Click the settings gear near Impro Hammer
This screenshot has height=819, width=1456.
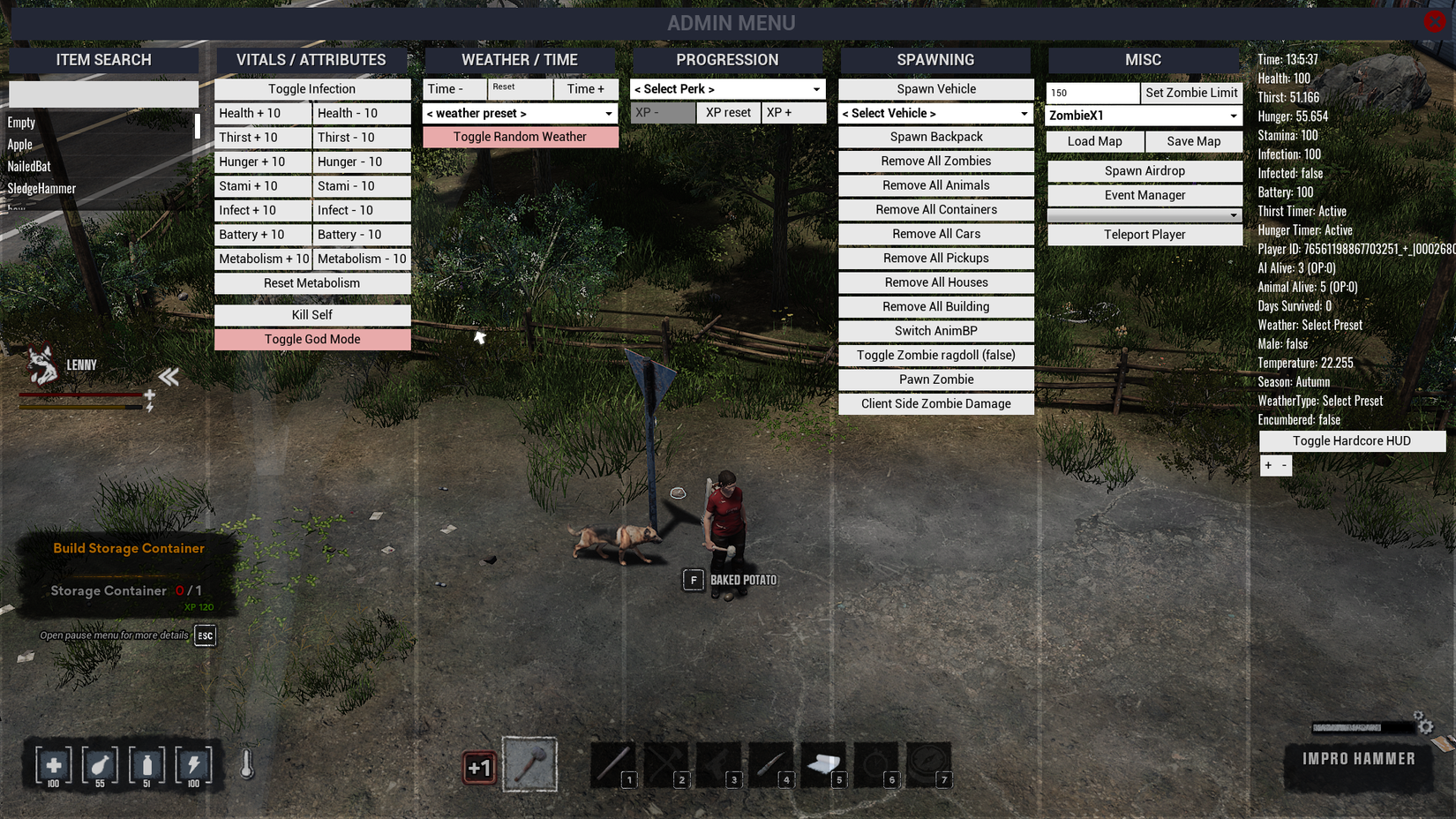1424,724
